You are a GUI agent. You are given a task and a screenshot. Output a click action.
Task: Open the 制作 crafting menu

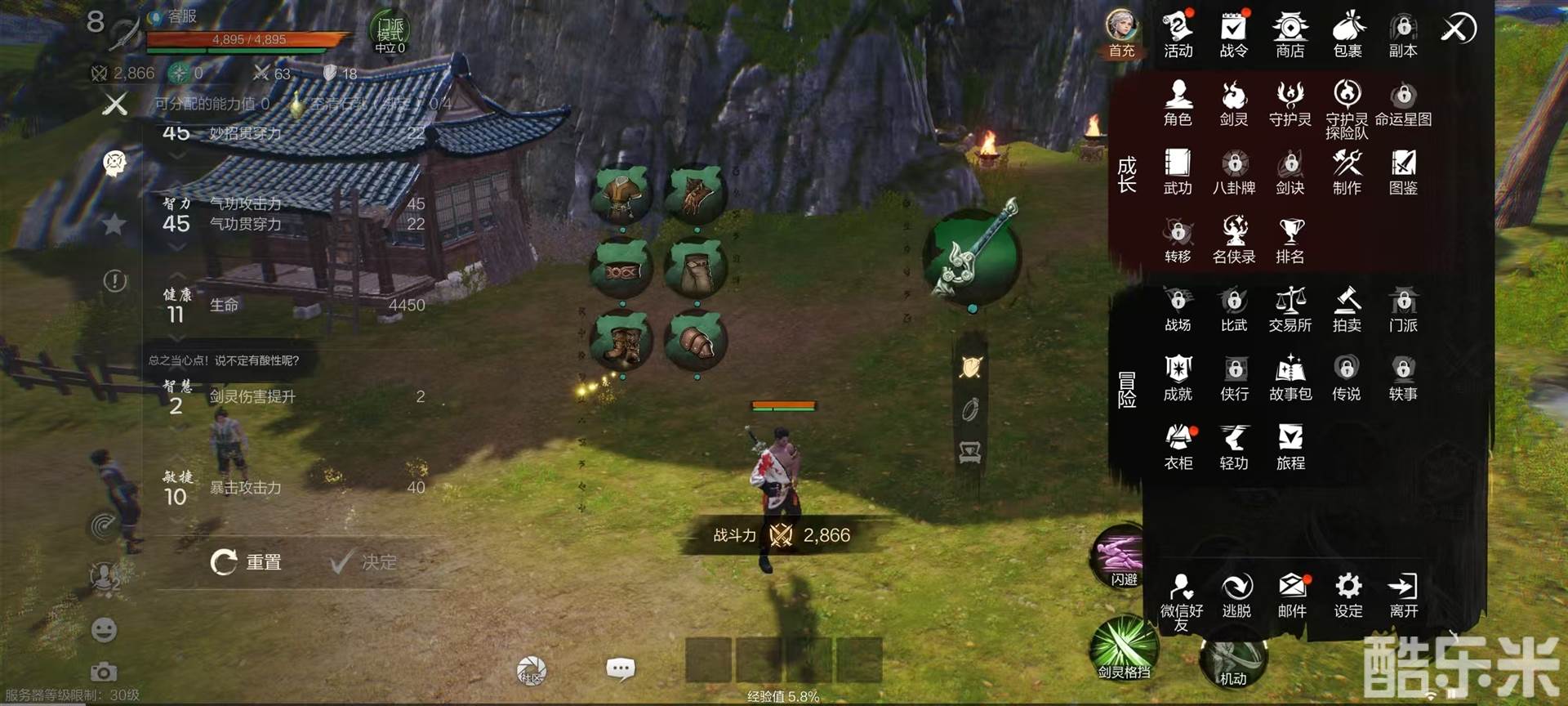(x=1347, y=172)
